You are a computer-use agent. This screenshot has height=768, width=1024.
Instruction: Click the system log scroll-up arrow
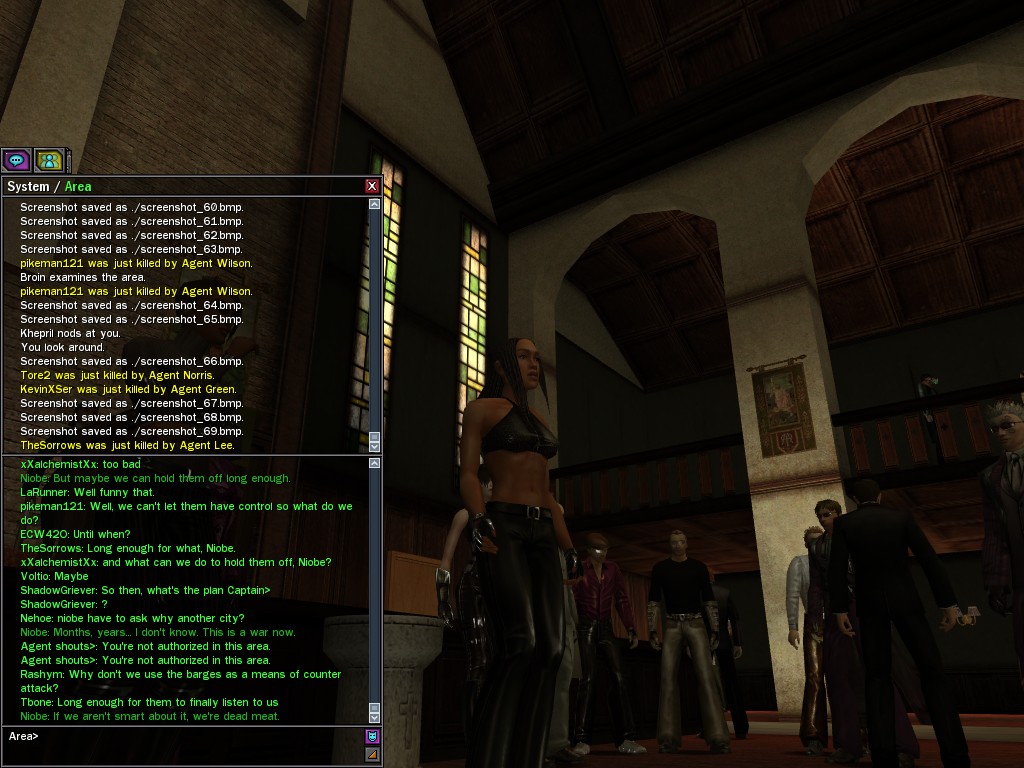tap(375, 204)
